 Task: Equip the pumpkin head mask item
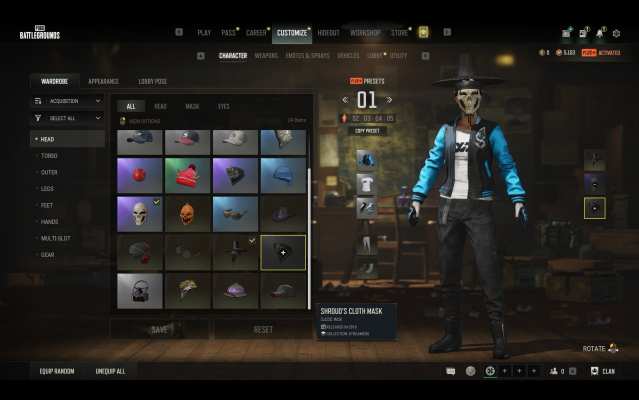[187, 212]
